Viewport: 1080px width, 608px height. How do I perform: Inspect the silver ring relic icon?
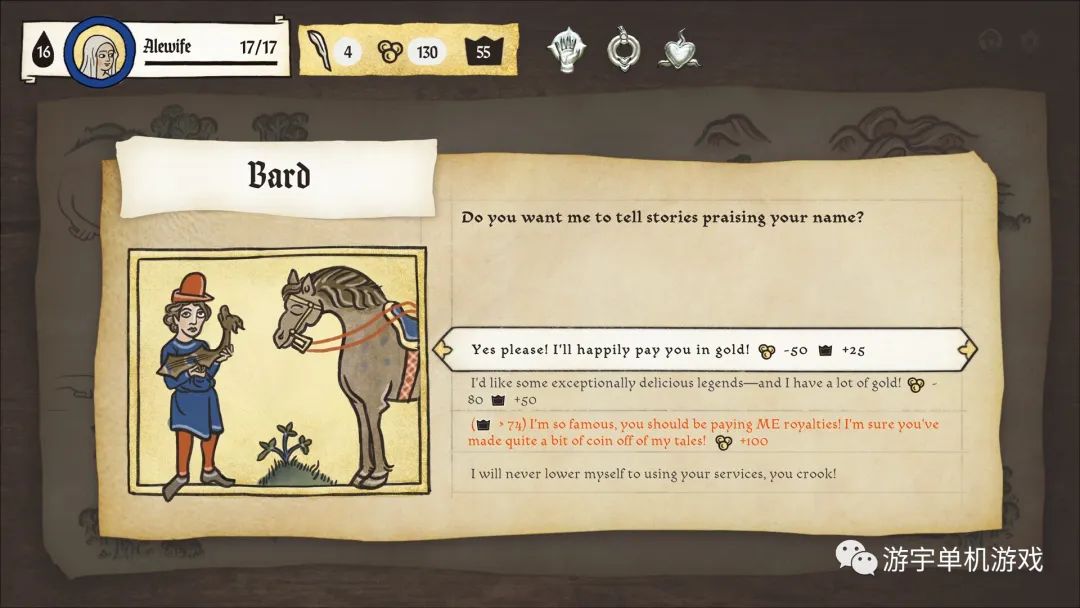[x=623, y=50]
